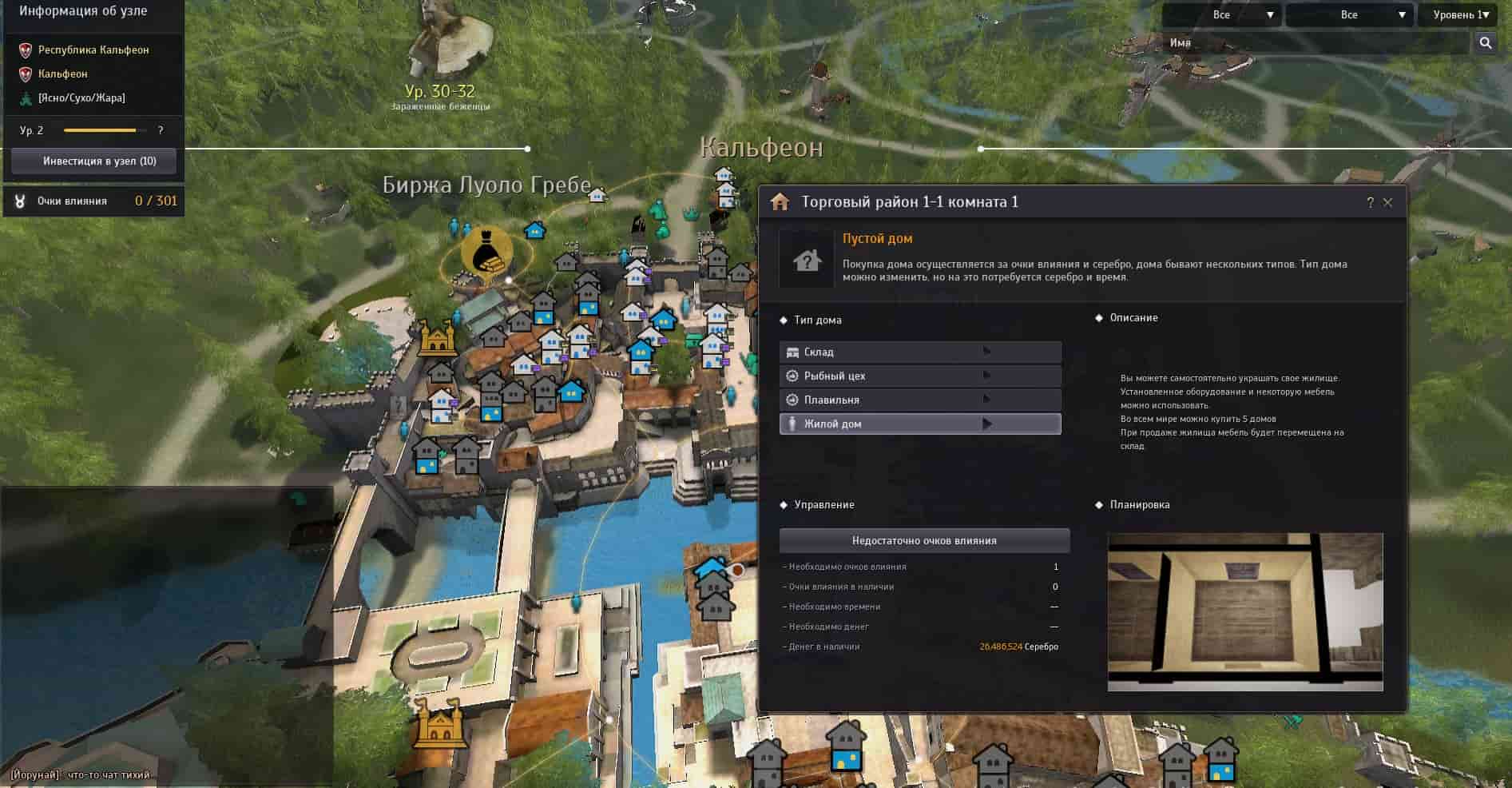Choose the Рыбный цех house type

pyautogui.click(x=919, y=376)
